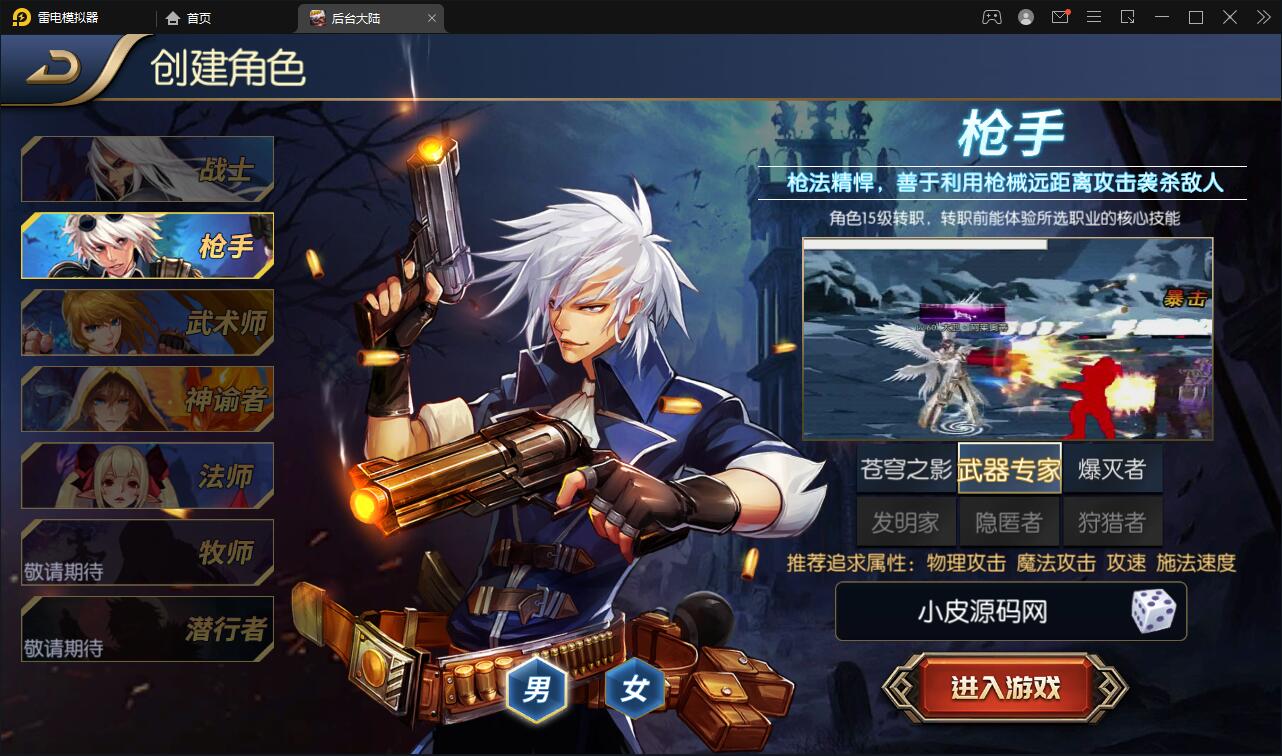The image size is (1282, 756).
Task: Select the 战士 (Warrior) class portrait
Action: pos(146,169)
